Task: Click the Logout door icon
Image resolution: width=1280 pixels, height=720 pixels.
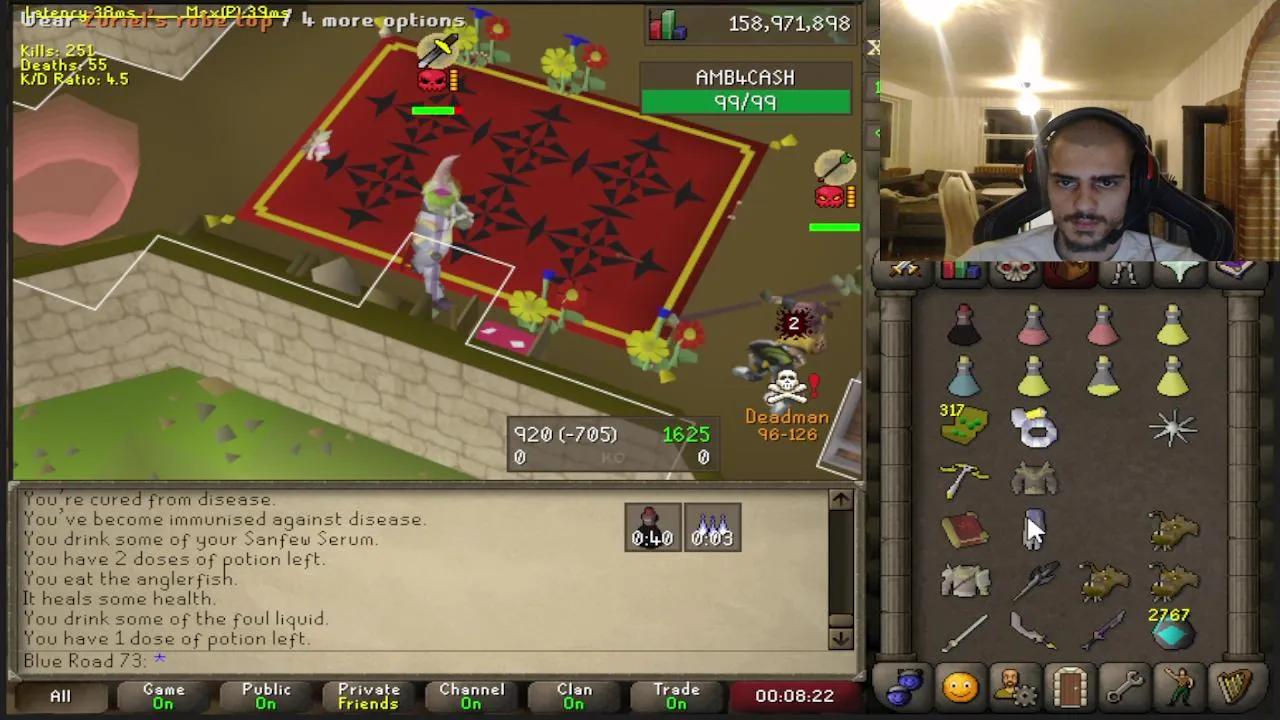Action: [x=1069, y=686]
